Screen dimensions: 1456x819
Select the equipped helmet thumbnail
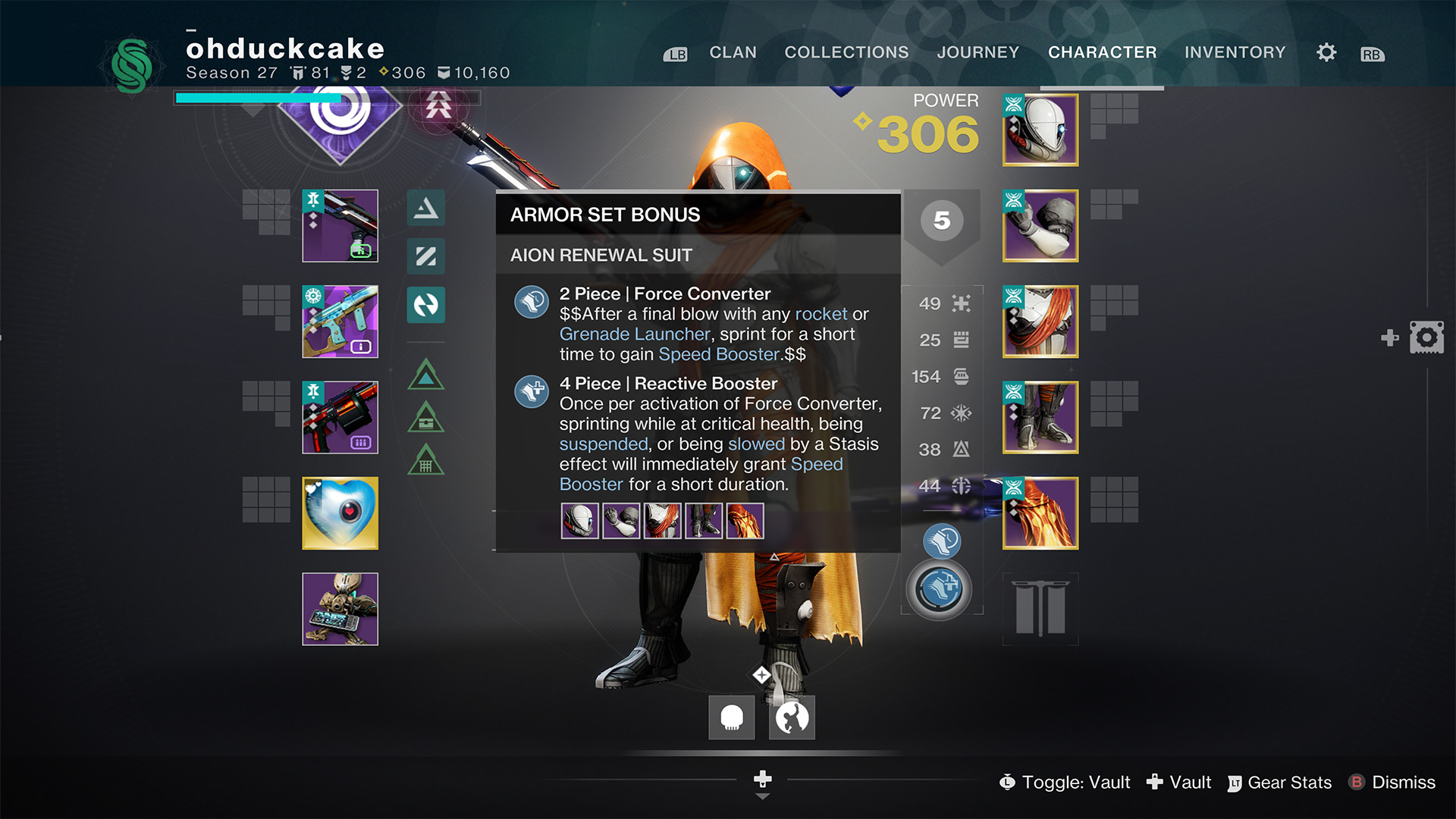pyautogui.click(x=1040, y=130)
